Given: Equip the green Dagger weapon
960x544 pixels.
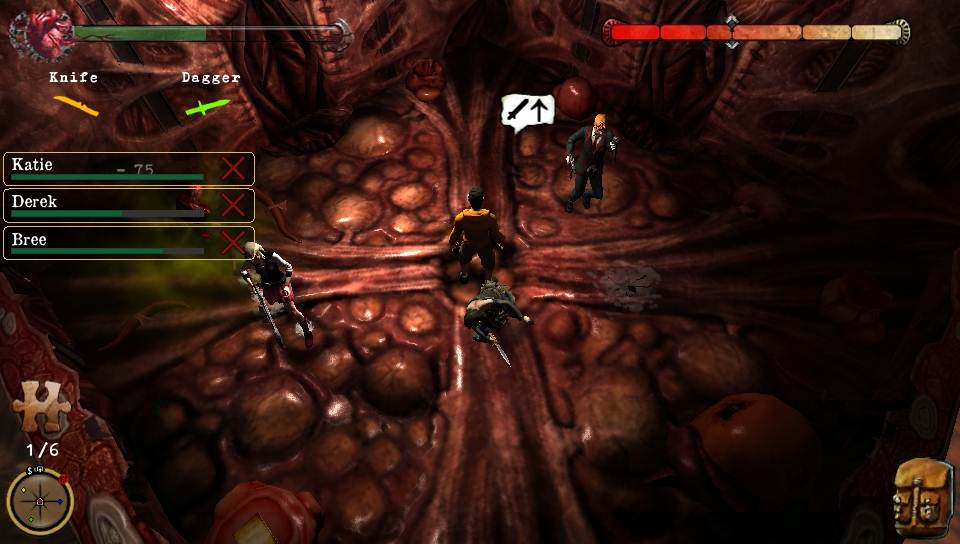Looking at the screenshot, I should point(208,105).
